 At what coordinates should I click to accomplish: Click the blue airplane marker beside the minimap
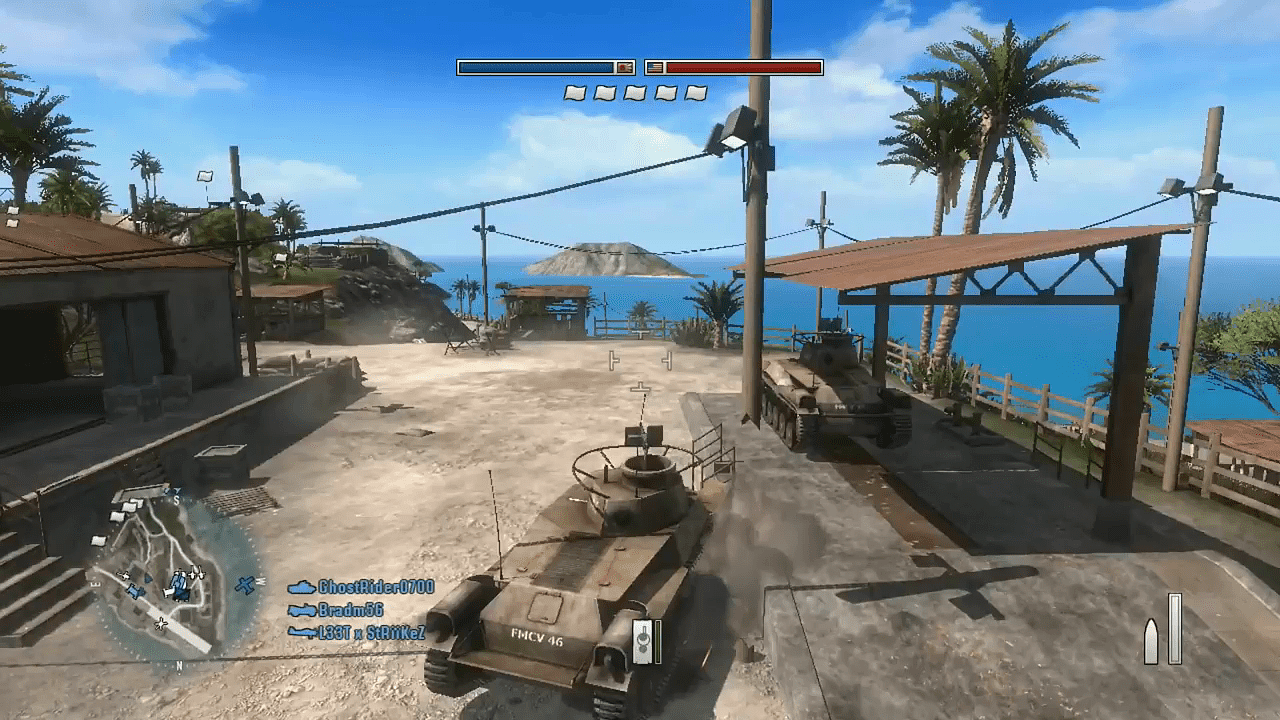246,585
